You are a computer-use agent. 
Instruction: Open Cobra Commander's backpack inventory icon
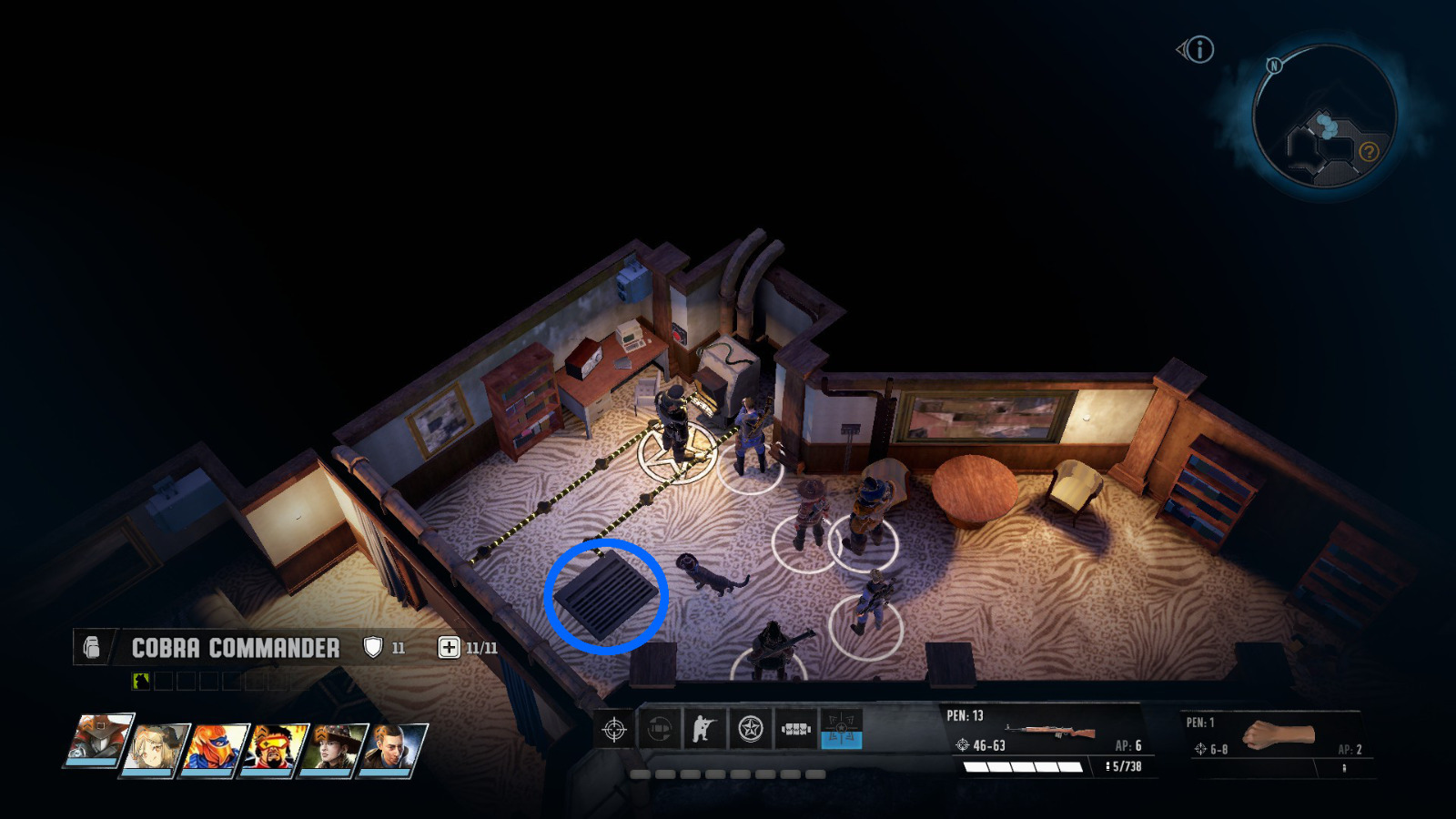(x=88, y=648)
